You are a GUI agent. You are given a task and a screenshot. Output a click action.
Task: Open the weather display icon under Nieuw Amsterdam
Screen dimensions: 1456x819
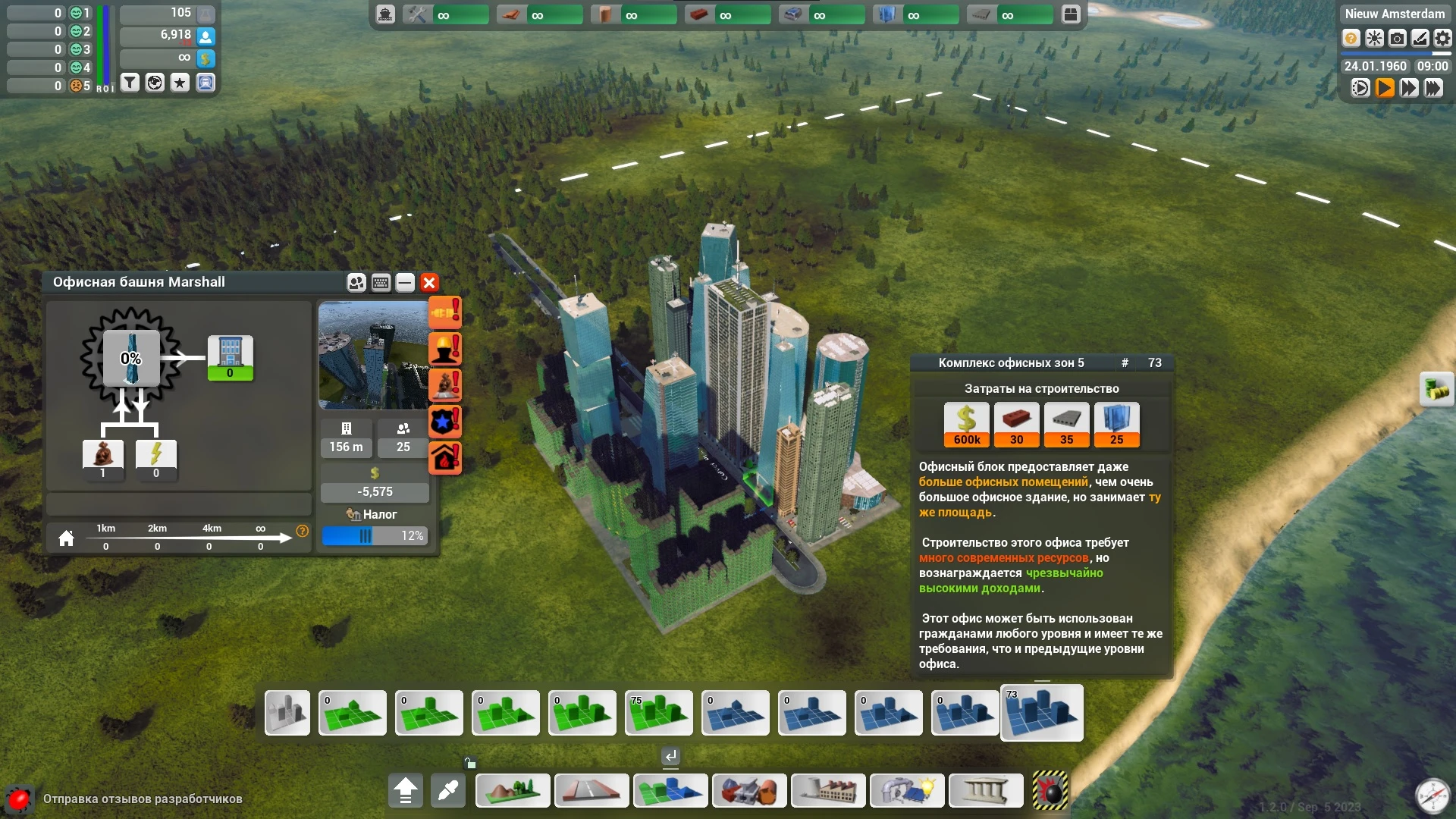(x=1374, y=37)
